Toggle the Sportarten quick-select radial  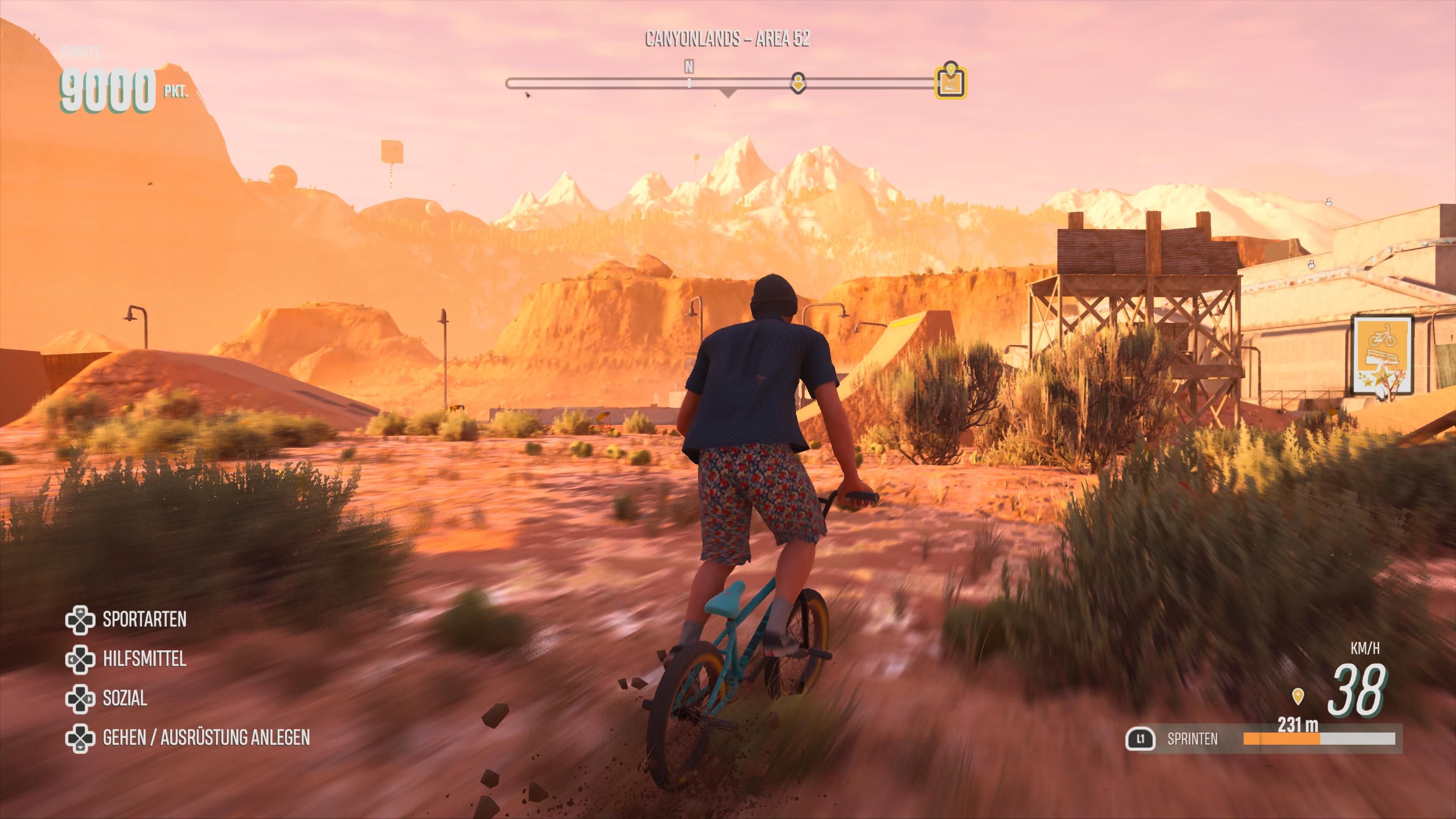point(144,620)
